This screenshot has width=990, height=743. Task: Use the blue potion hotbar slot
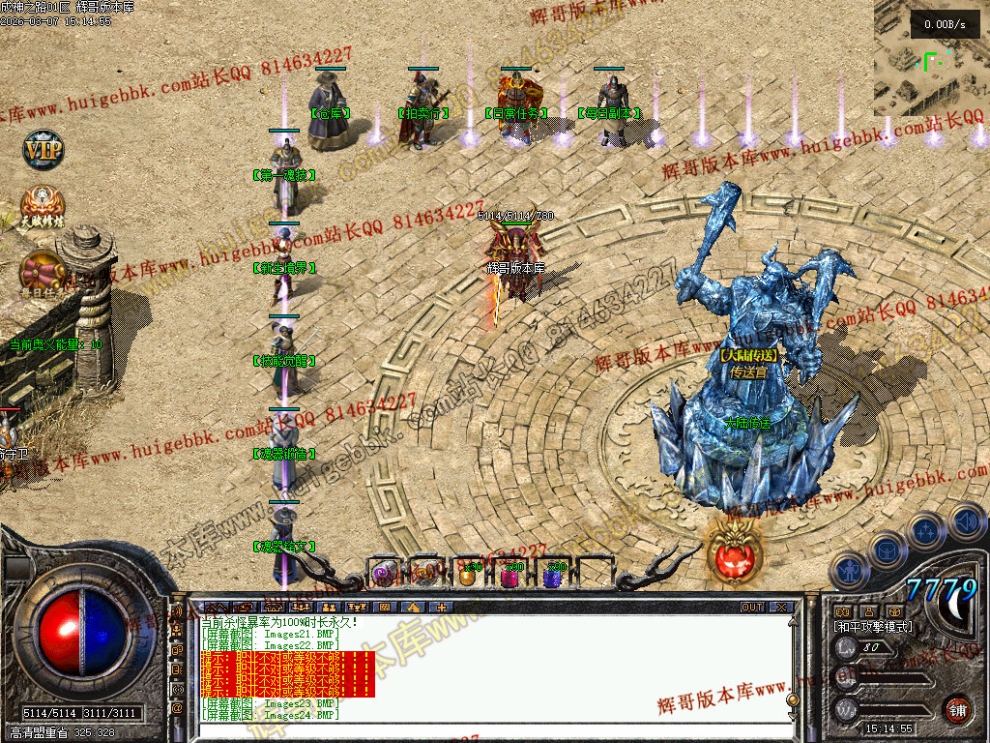click(552, 575)
